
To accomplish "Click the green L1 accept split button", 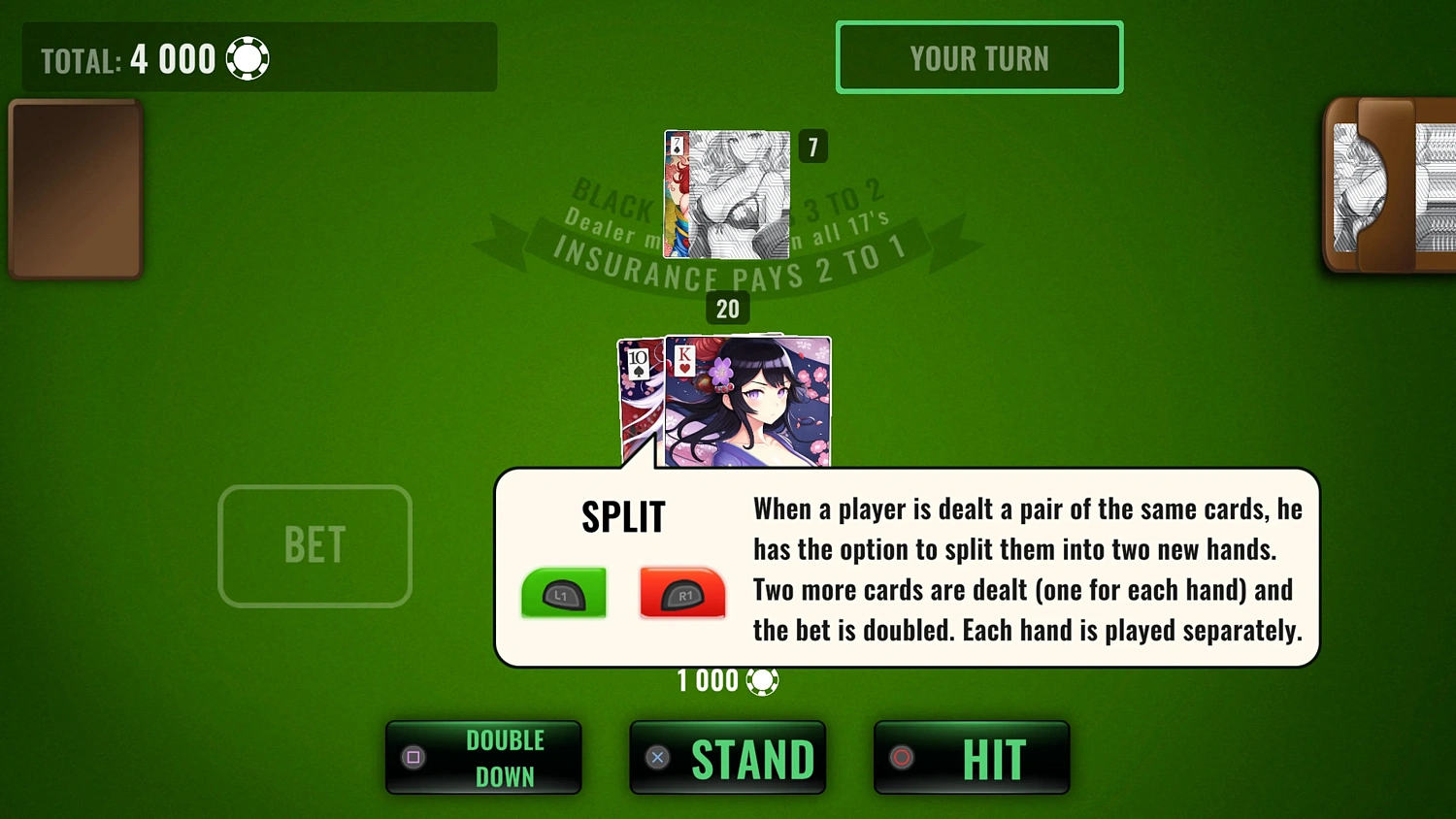I will coord(564,592).
